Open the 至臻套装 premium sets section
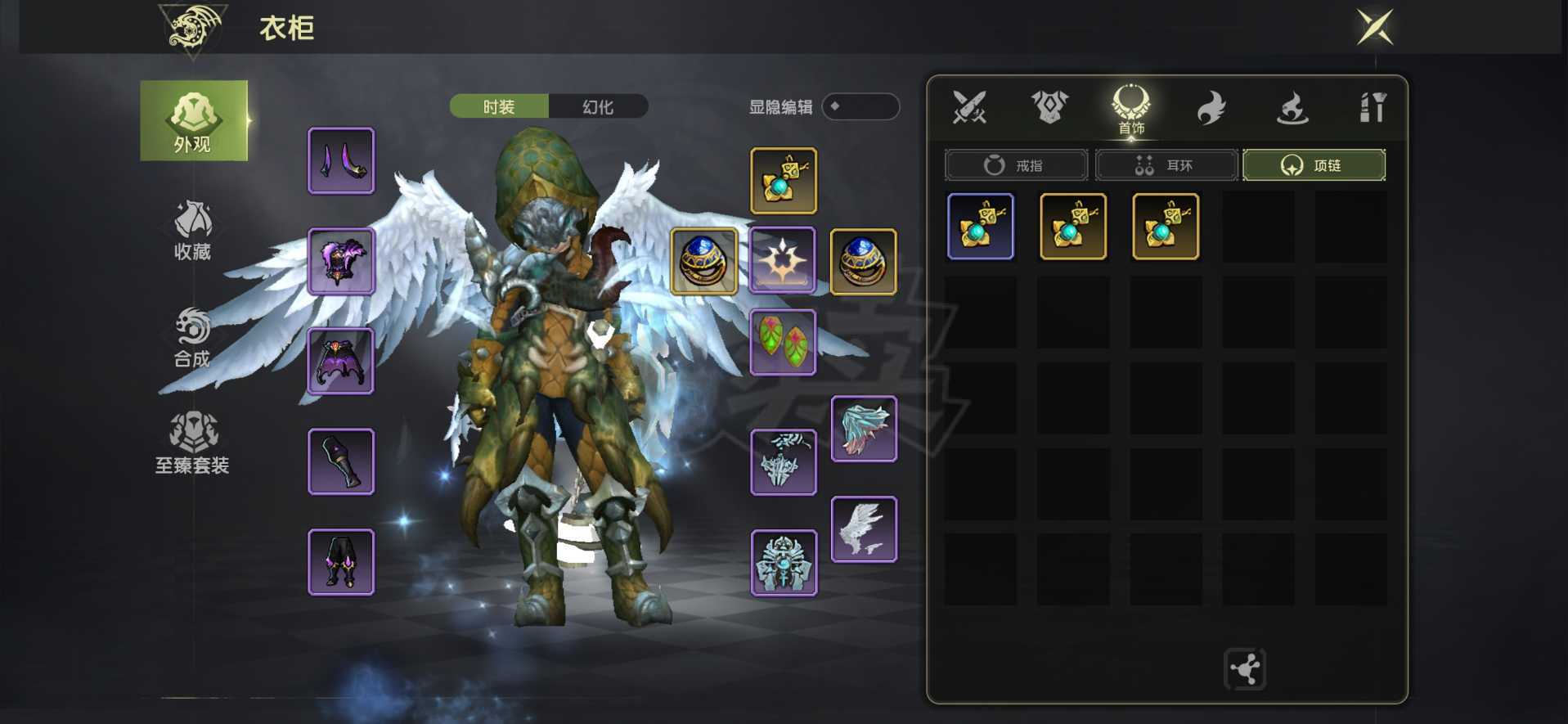1568x724 pixels. (193, 443)
